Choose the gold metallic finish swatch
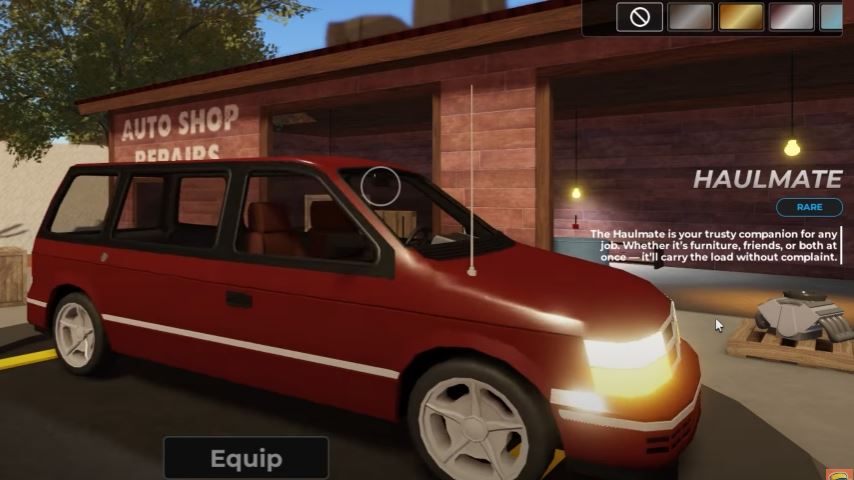Viewport: 854px width, 480px height. 741,17
